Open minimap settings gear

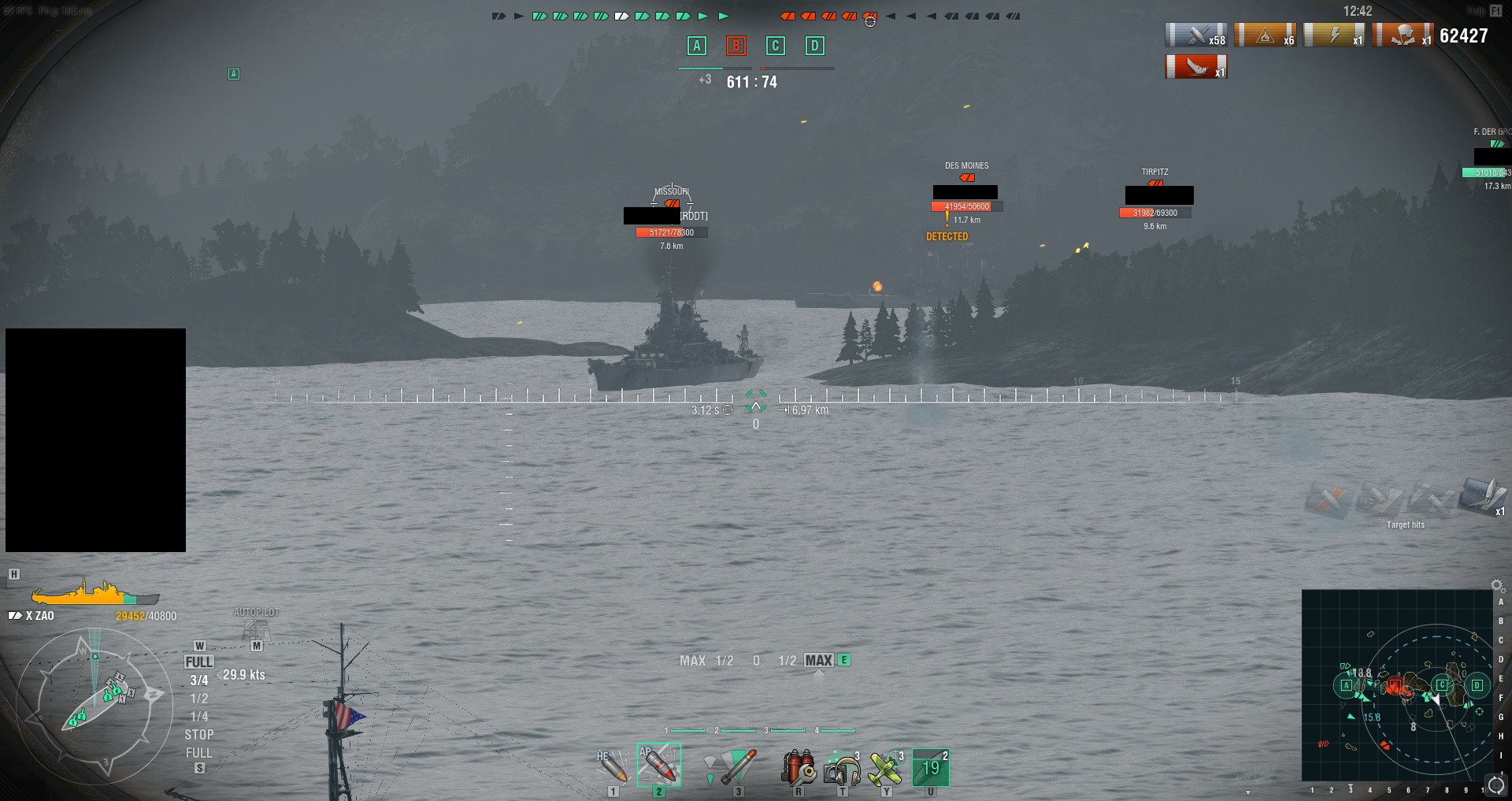tap(1498, 585)
